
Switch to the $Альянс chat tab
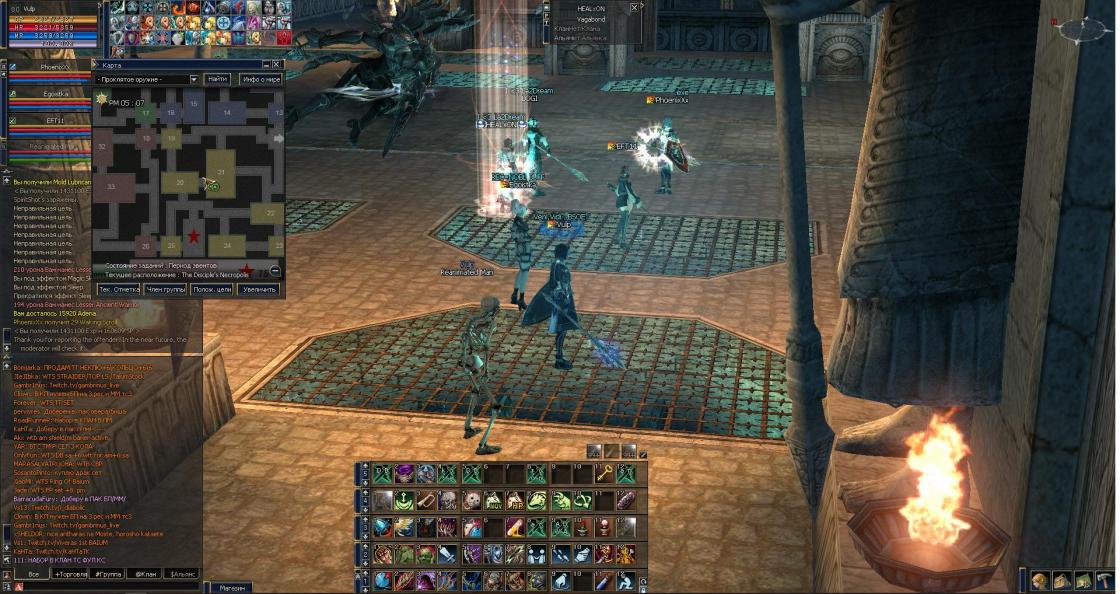pyautogui.click(x=184, y=575)
